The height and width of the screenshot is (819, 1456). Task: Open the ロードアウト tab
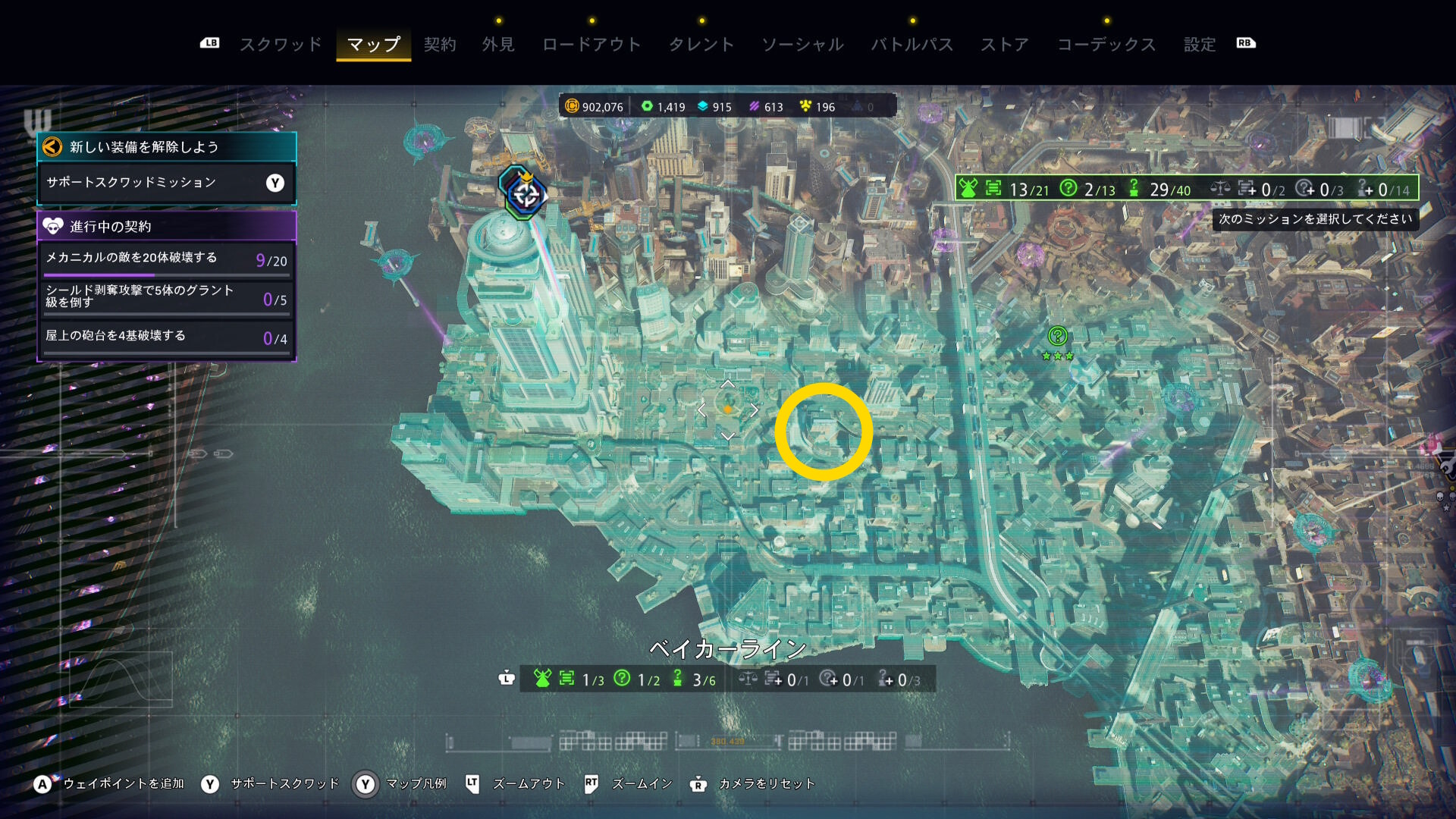click(x=591, y=45)
